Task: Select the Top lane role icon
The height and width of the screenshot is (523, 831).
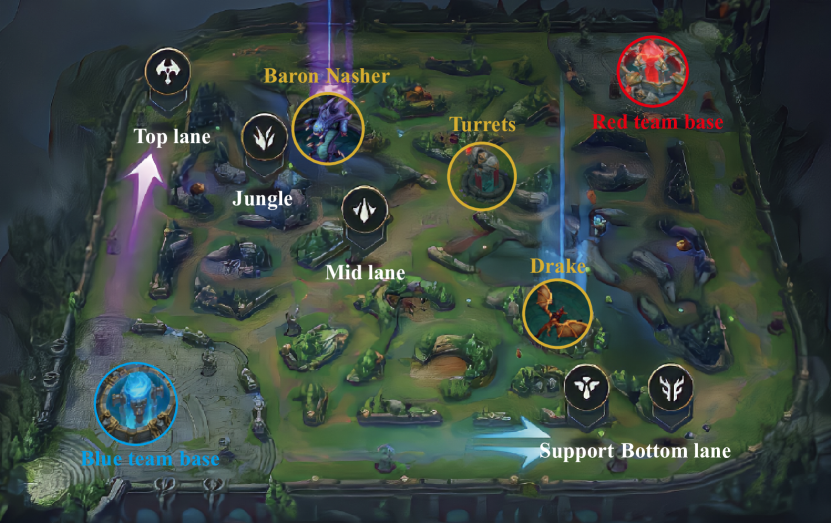Action: click(x=166, y=71)
